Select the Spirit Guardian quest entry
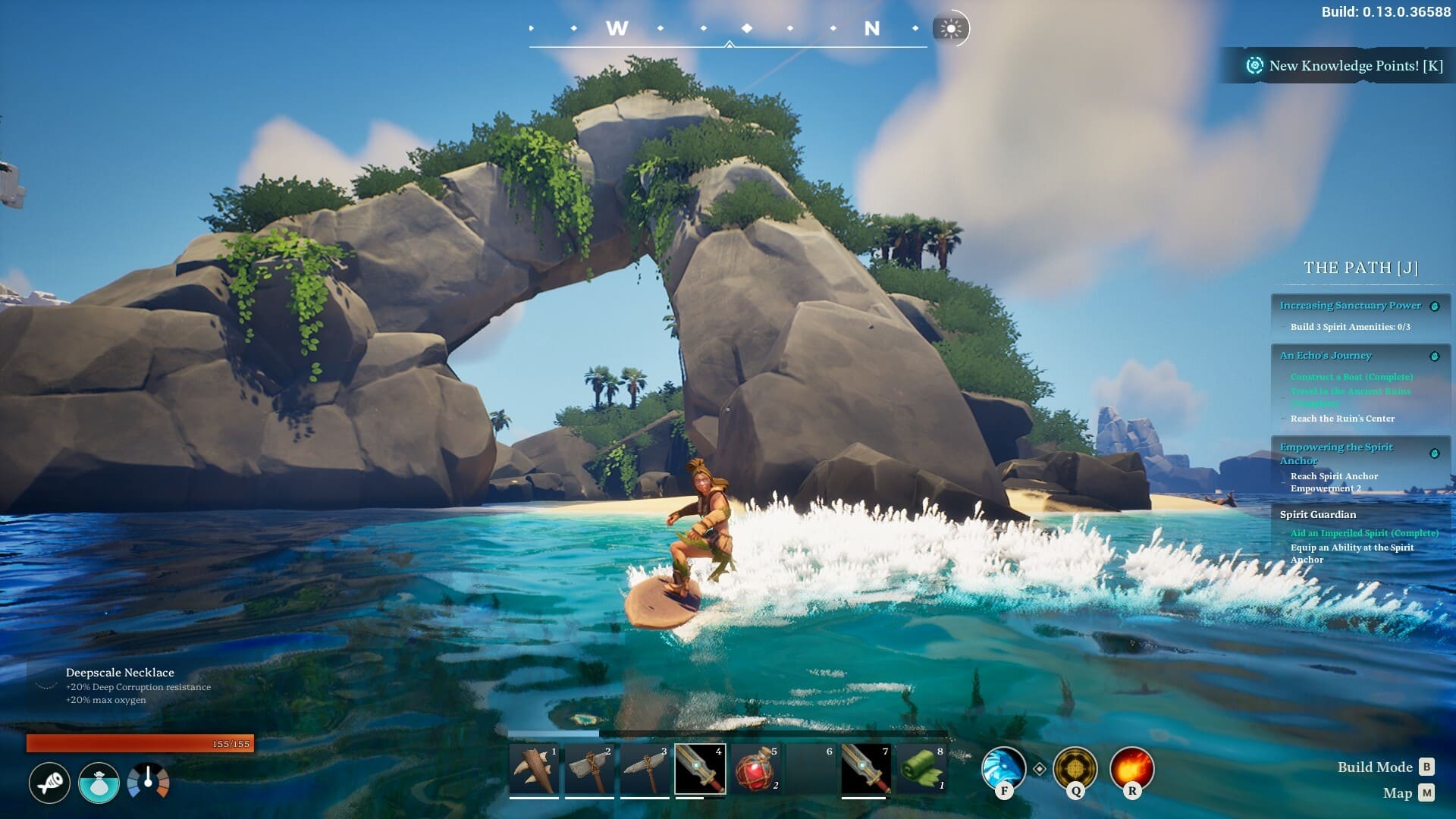This screenshot has height=819, width=1456. click(x=1318, y=515)
